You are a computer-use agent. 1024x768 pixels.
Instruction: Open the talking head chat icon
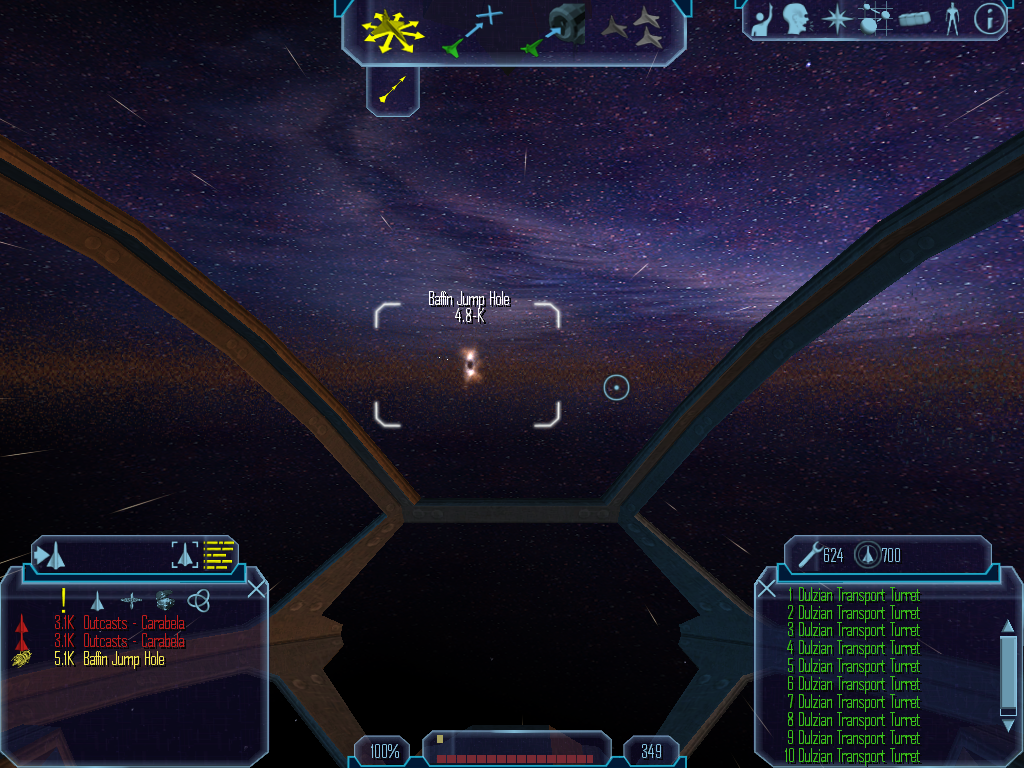click(795, 18)
